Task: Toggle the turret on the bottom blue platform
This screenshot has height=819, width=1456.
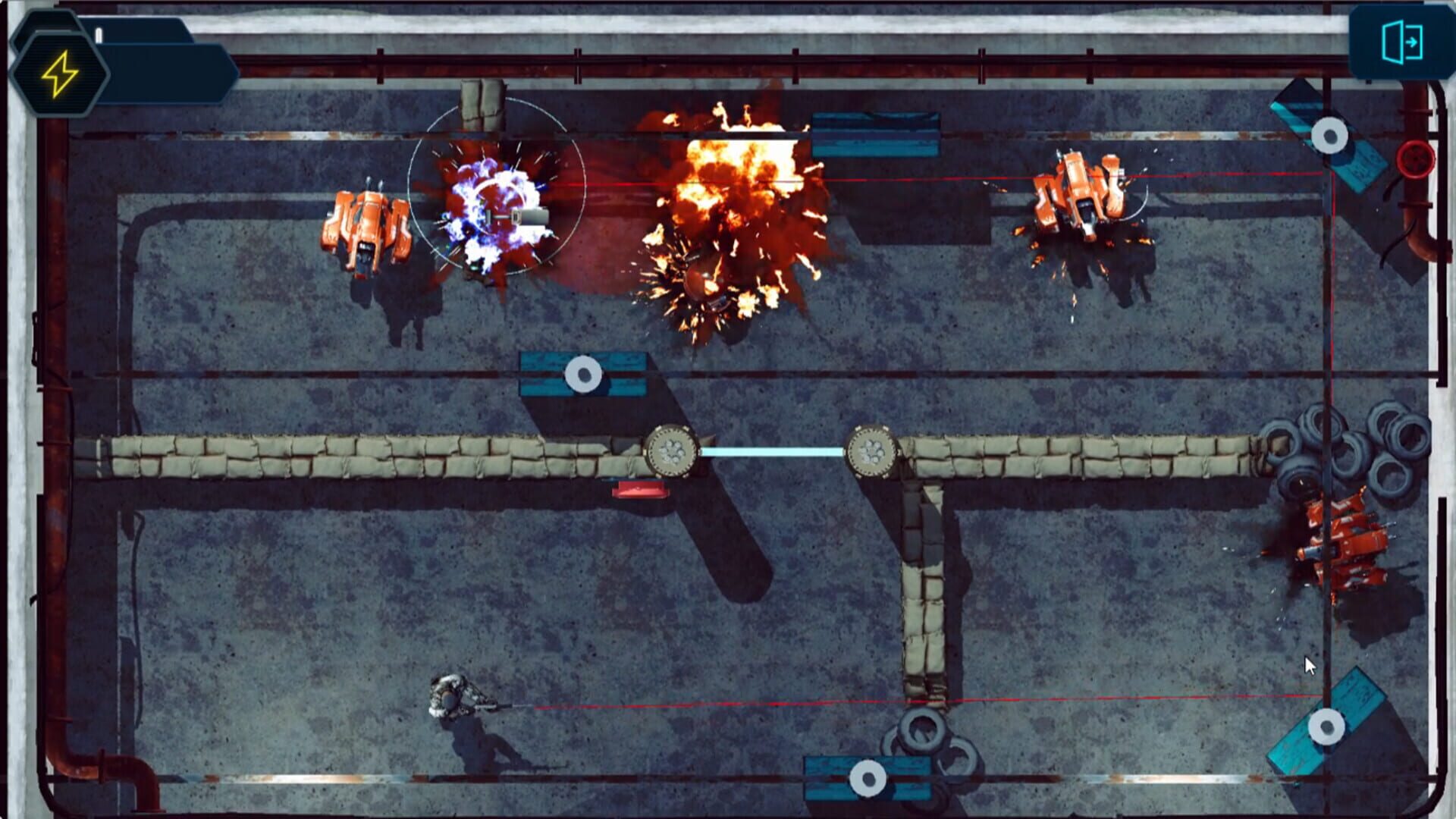Action: point(864,776)
